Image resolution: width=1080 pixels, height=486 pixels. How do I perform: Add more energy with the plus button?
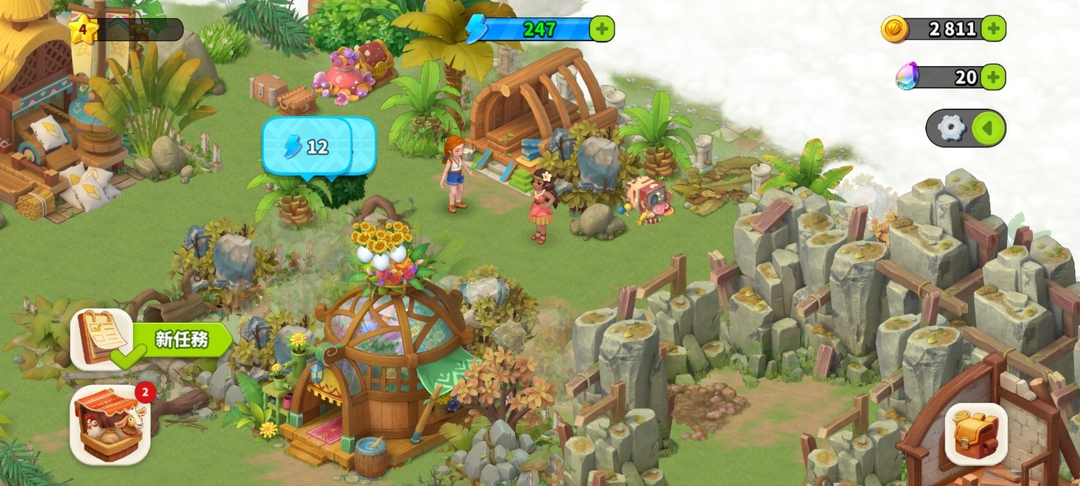(x=602, y=29)
